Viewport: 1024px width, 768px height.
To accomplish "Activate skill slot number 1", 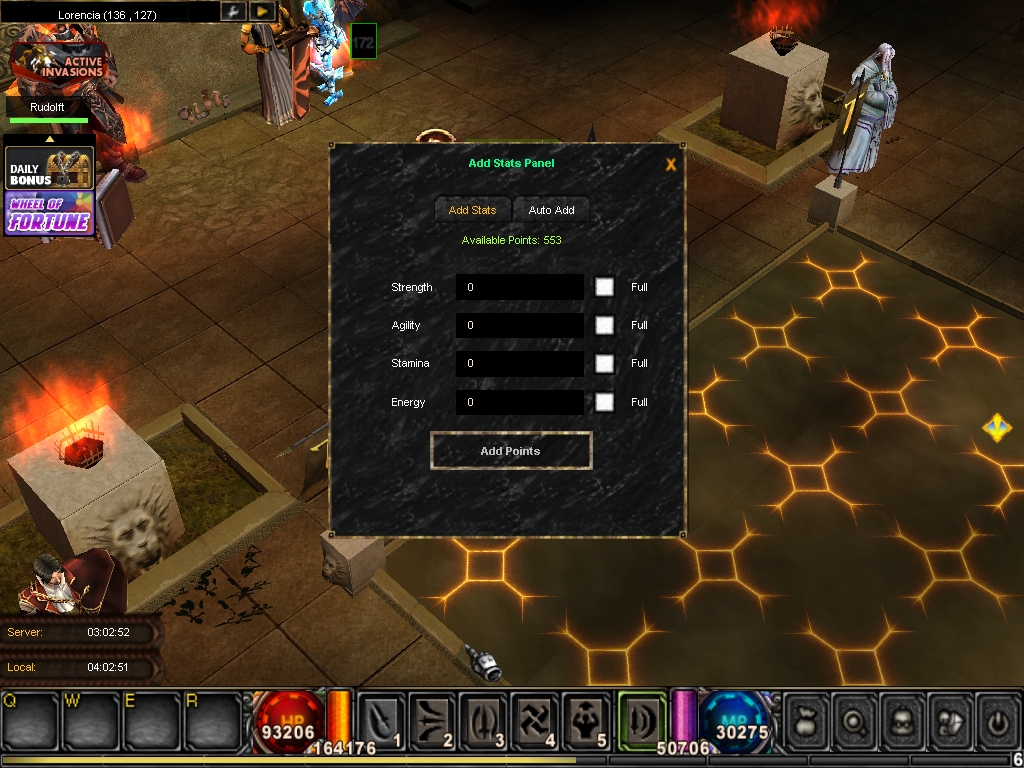I will coord(382,720).
